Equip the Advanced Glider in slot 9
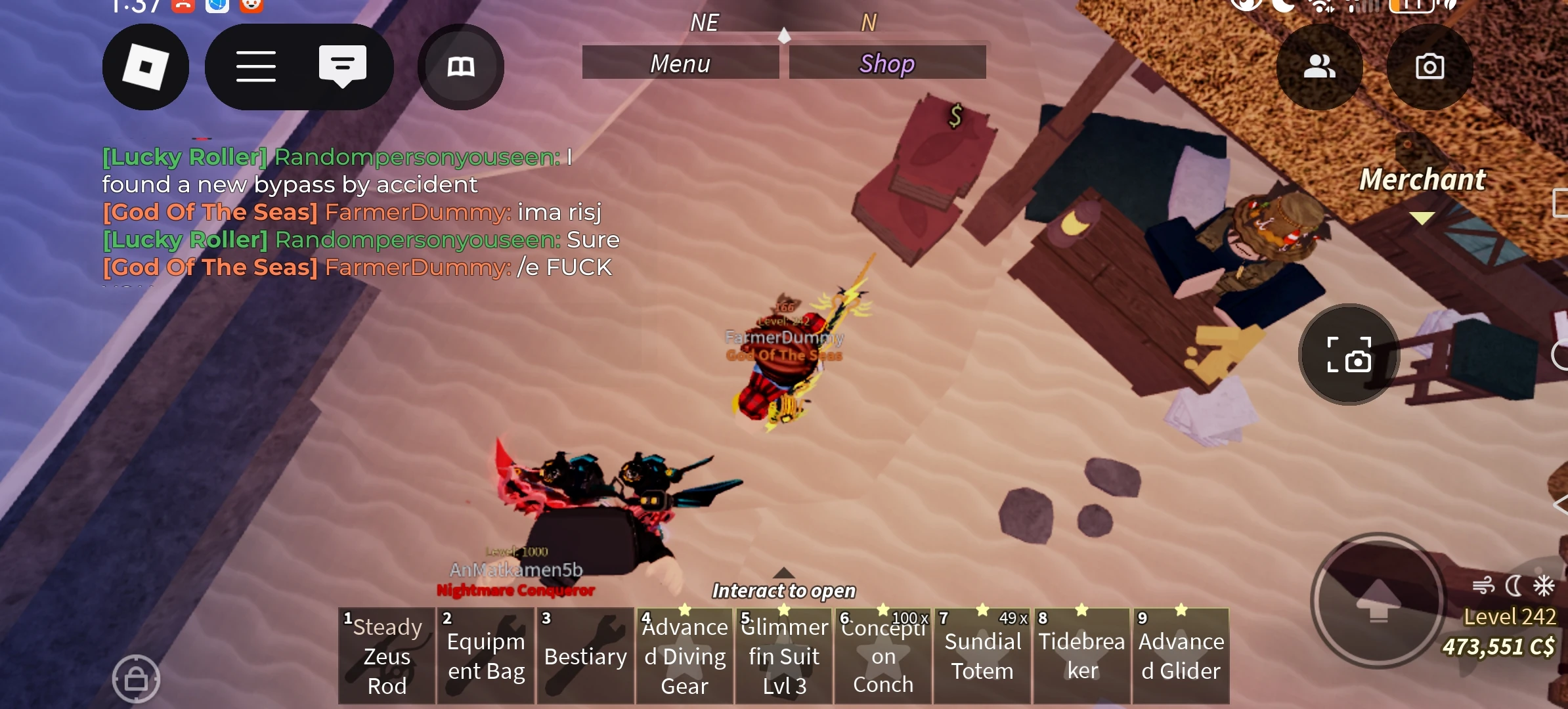Screen dimensions: 1568x709 coord(1180,655)
